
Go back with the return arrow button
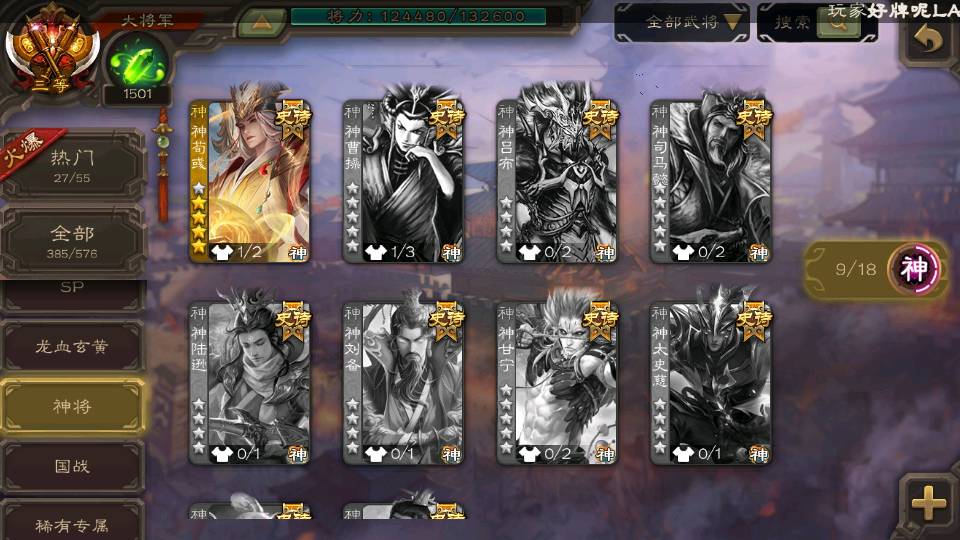(929, 40)
